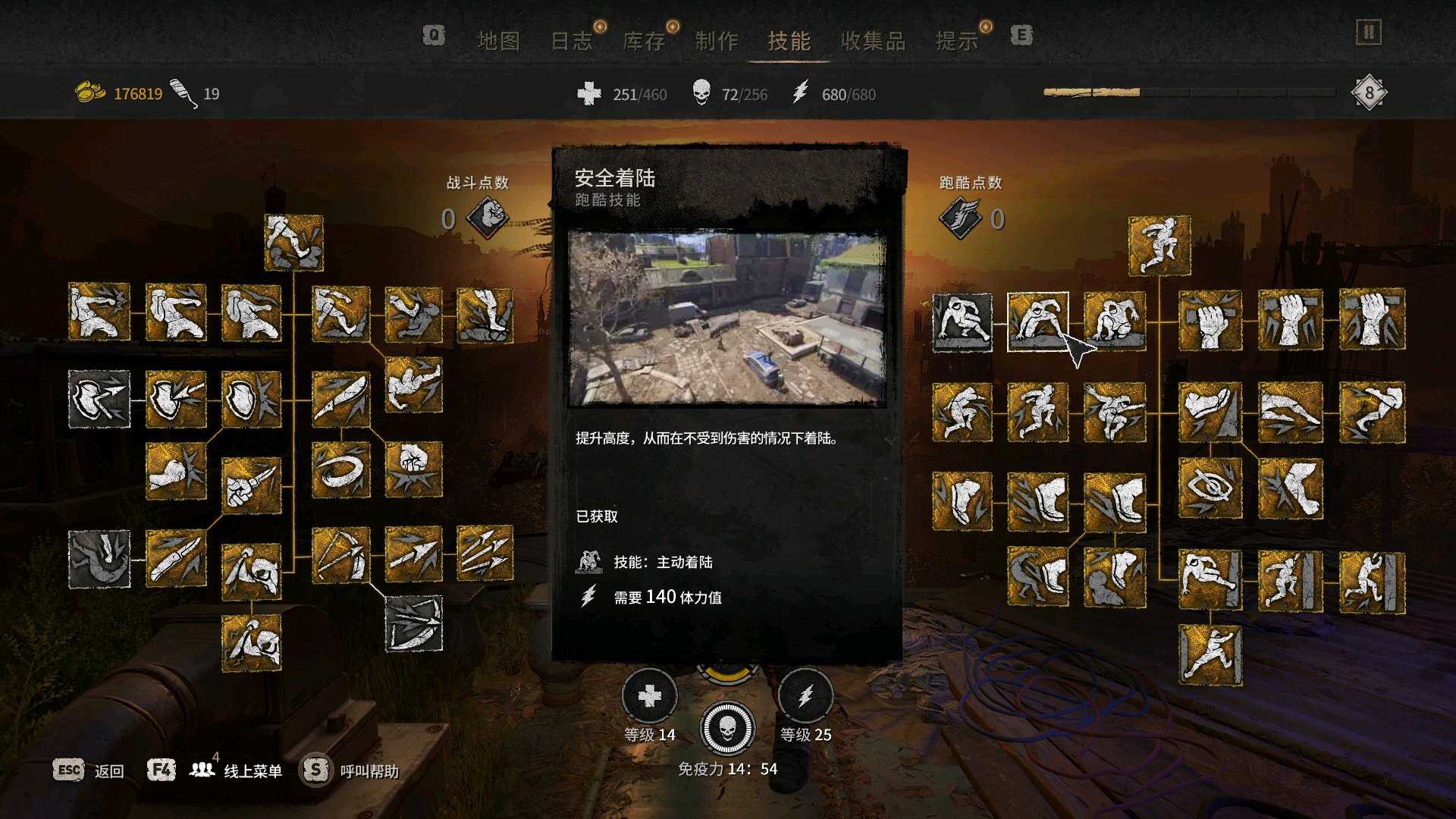Click the health cross icon showing 251/460

pos(588,94)
